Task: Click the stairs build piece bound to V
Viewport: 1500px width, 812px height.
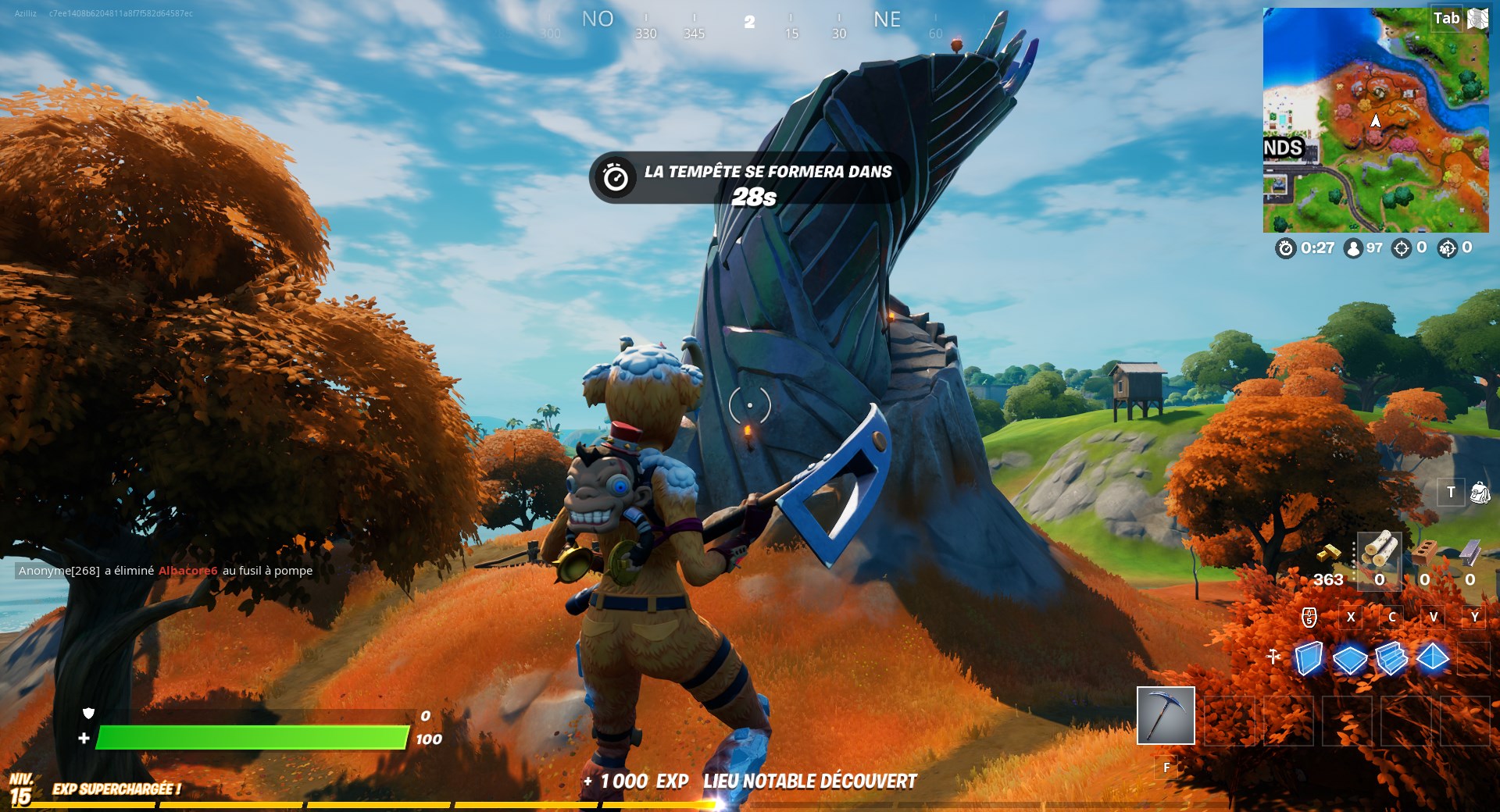Action: 1392,658
